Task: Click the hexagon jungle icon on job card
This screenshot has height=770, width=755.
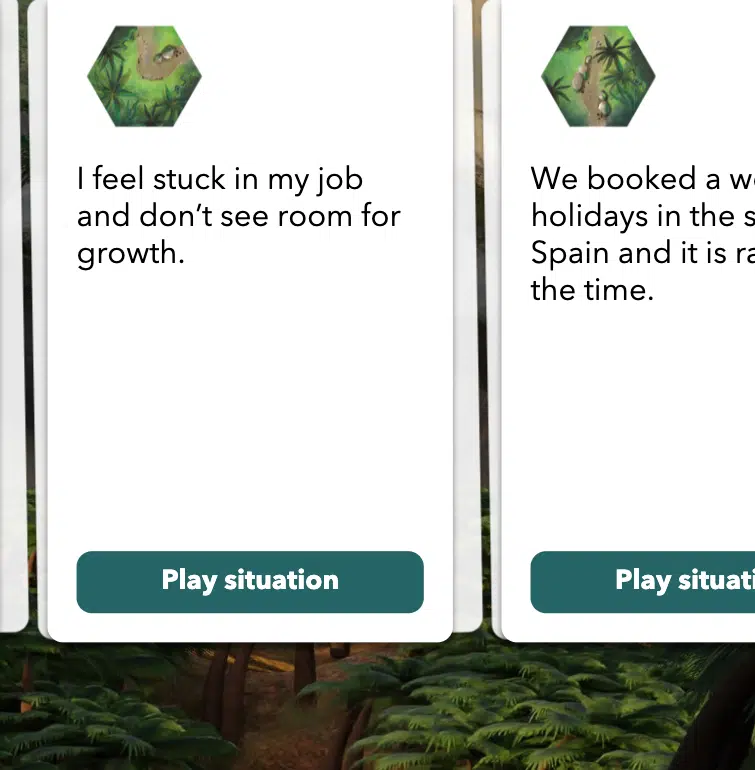Action: click(145, 76)
